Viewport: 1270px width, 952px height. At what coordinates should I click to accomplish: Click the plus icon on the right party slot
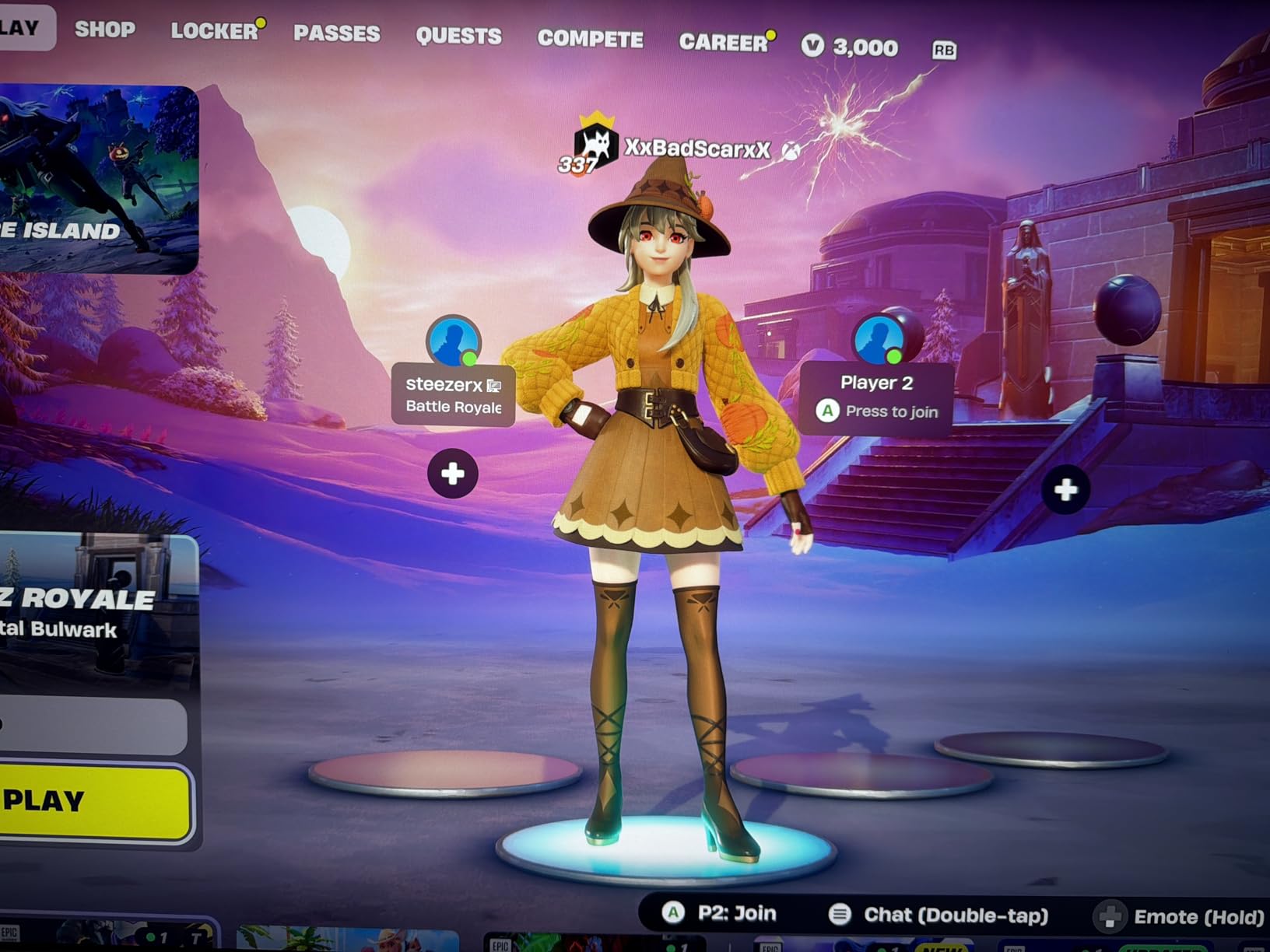pyautogui.click(x=1065, y=490)
